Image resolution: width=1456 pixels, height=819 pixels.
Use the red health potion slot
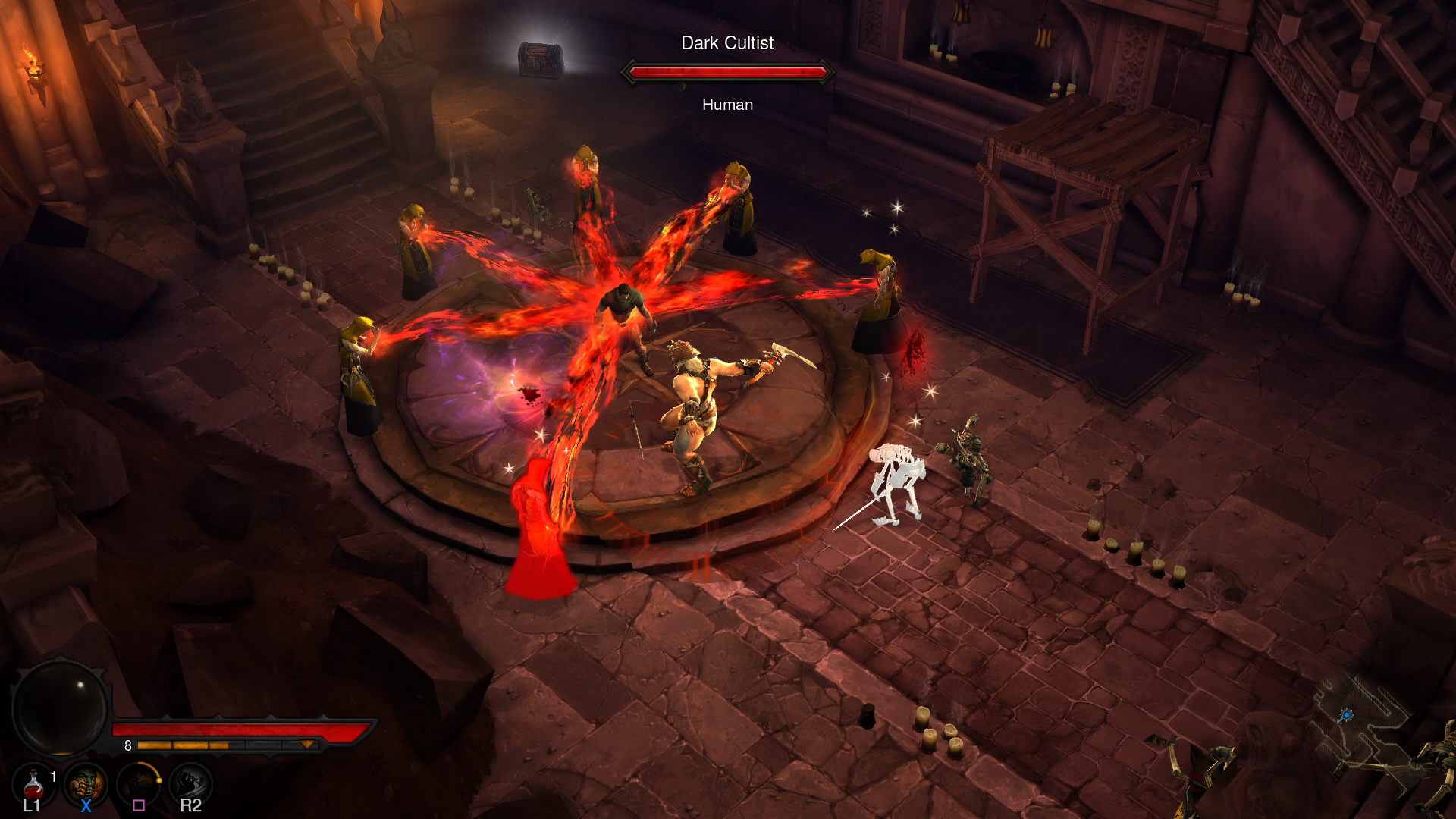pyautogui.click(x=33, y=784)
